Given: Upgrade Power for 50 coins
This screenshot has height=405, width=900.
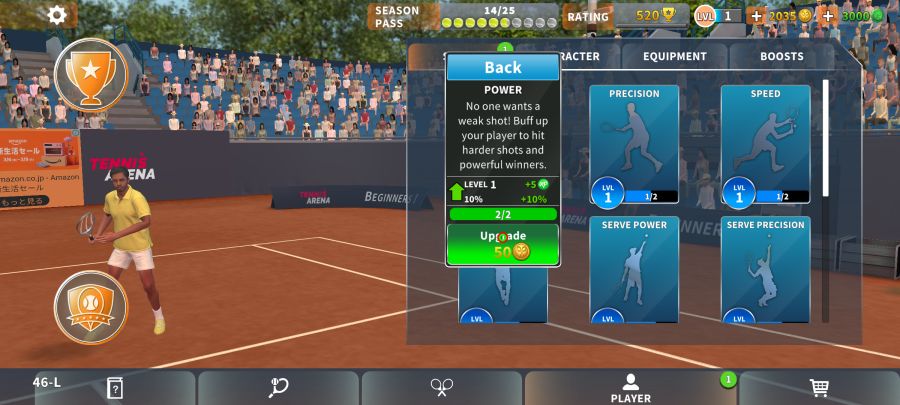Looking at the screenshot, I should pyautogui.click(x=502, y=244).
